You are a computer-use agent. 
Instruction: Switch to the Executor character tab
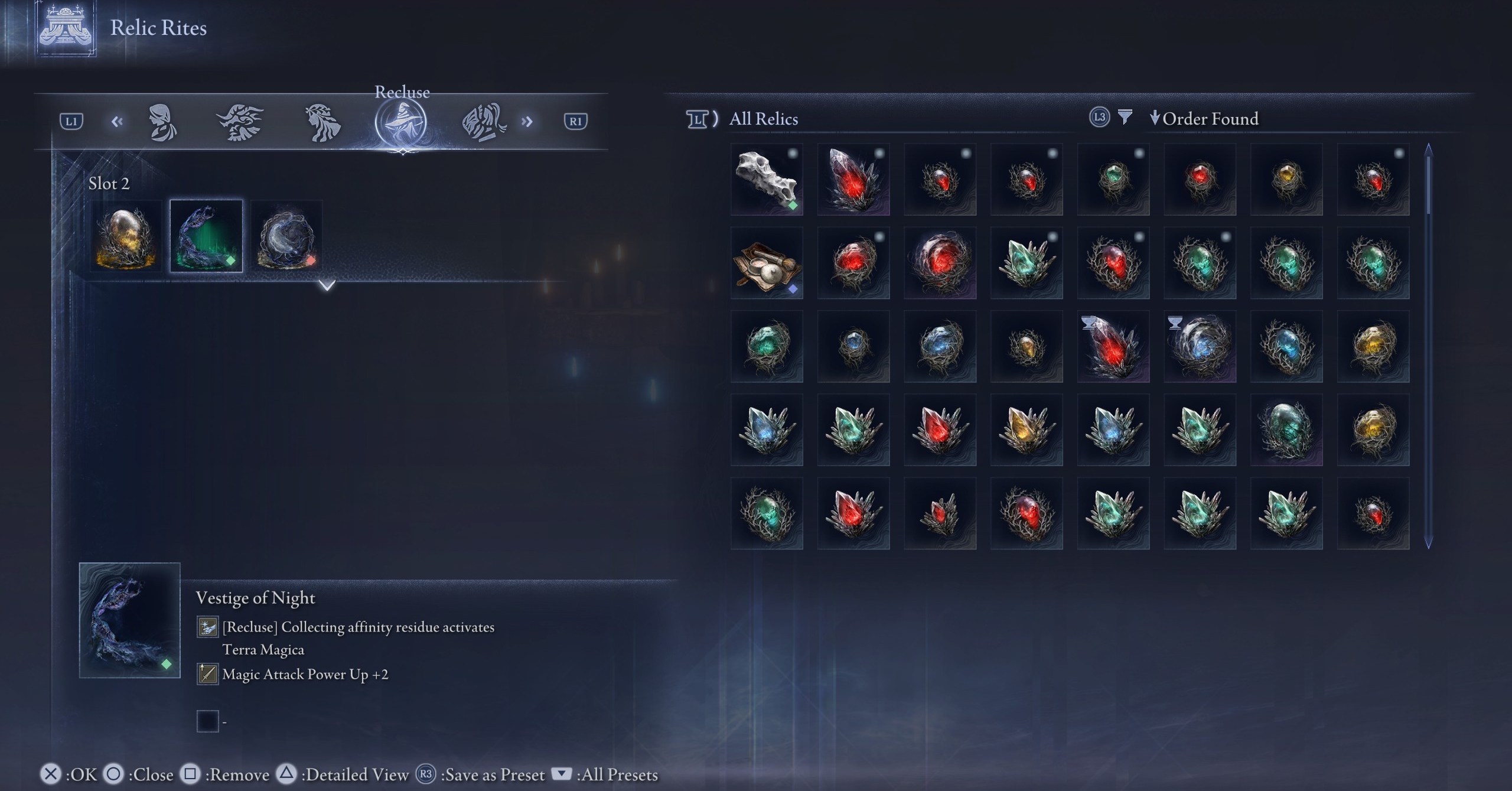[x=483, y=122]
